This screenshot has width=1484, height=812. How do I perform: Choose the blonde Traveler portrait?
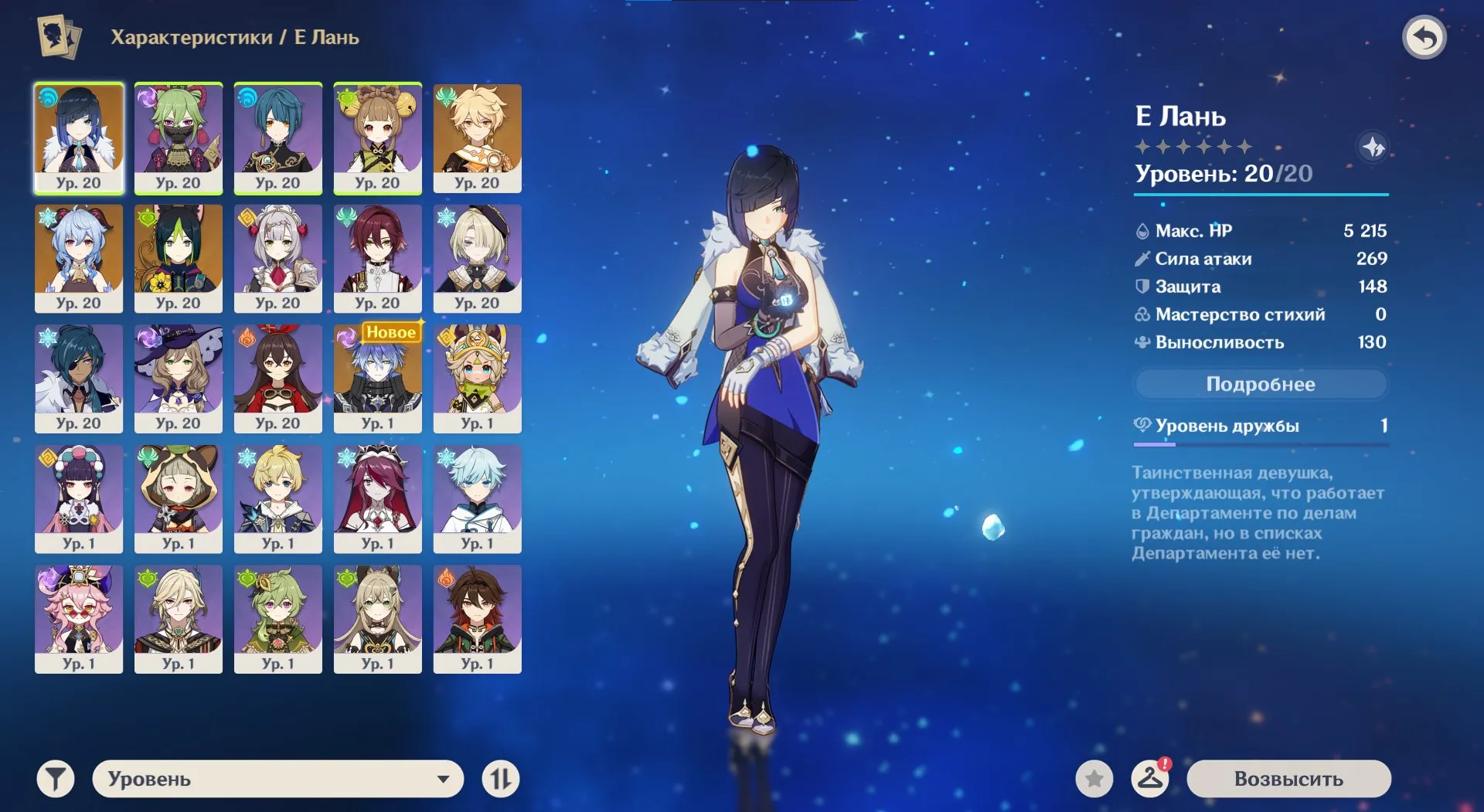coord(477,138)
